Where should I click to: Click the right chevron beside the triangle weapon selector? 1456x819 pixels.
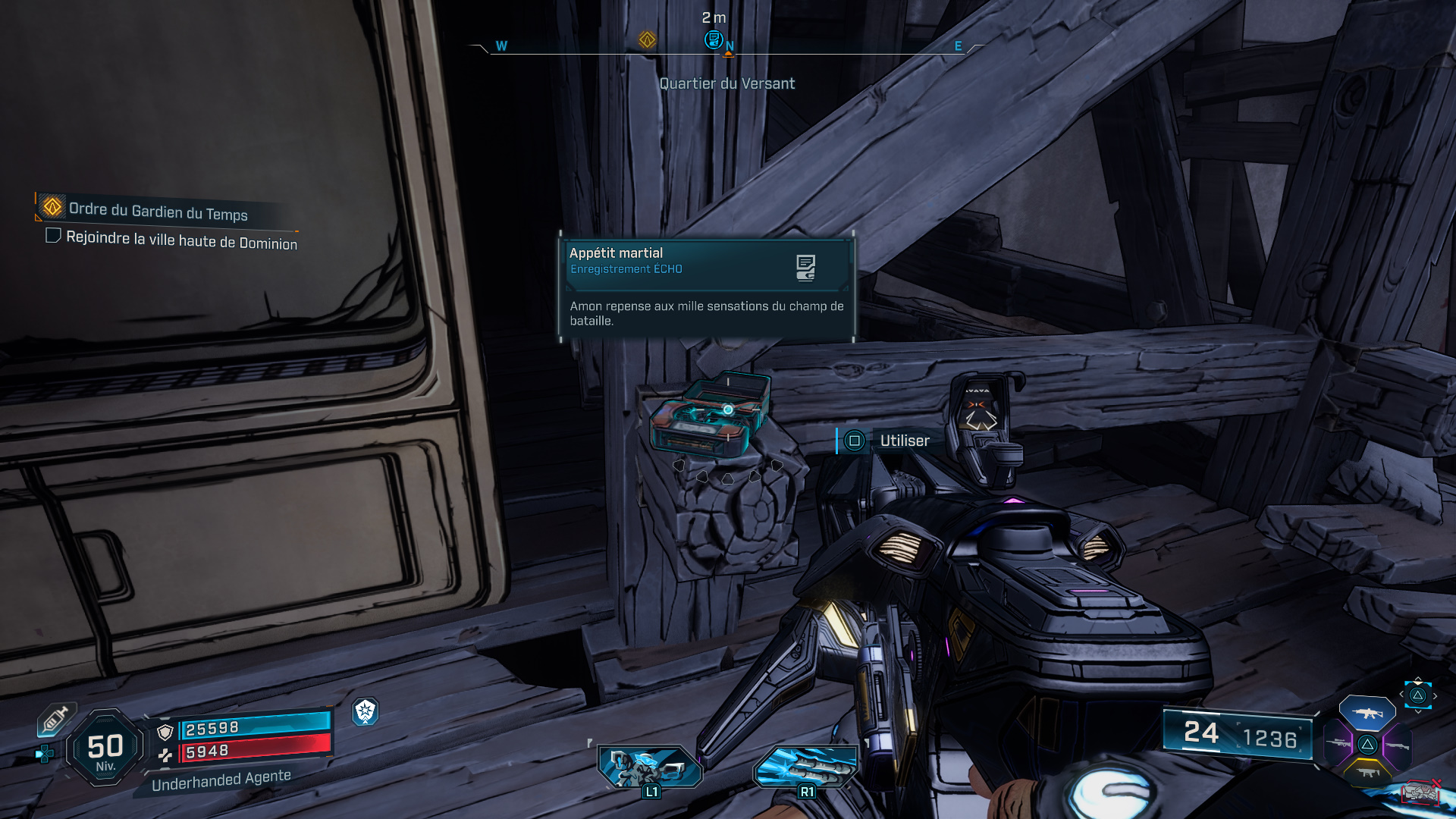pyautogui.click(x=1435, y=695)
